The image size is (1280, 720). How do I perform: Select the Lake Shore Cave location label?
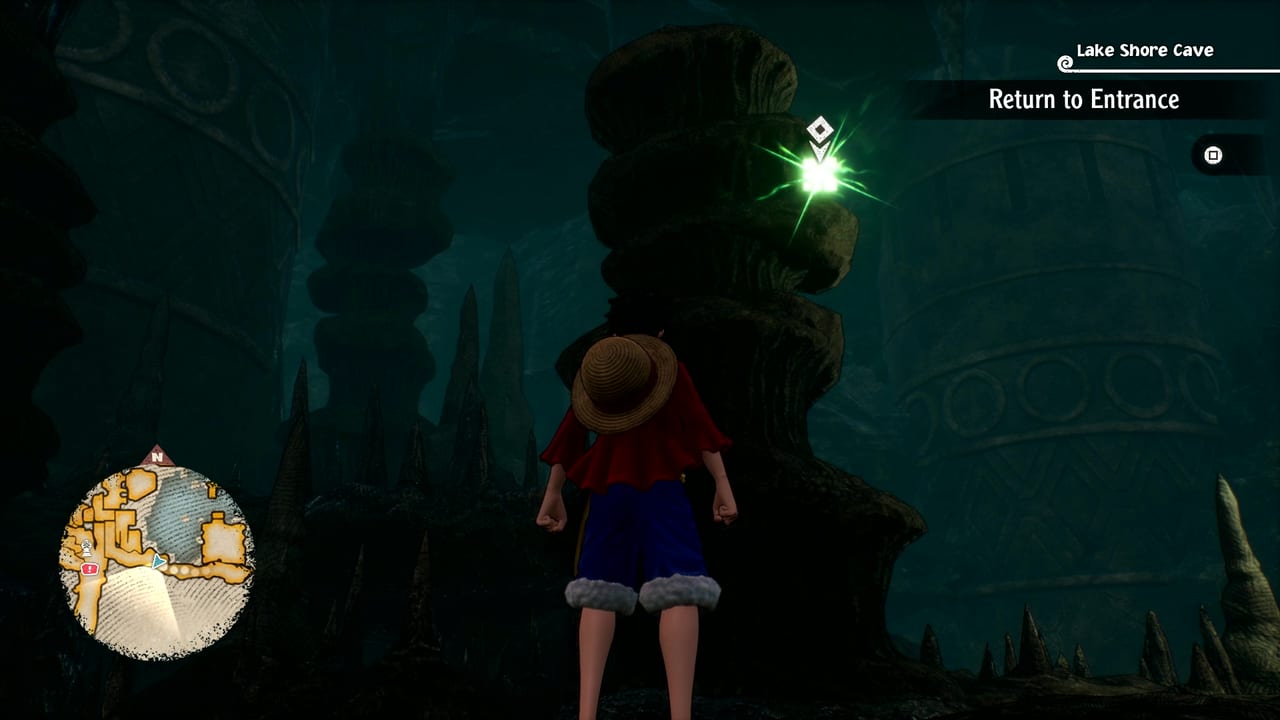pyautogui.click(x=1143, y=48)
